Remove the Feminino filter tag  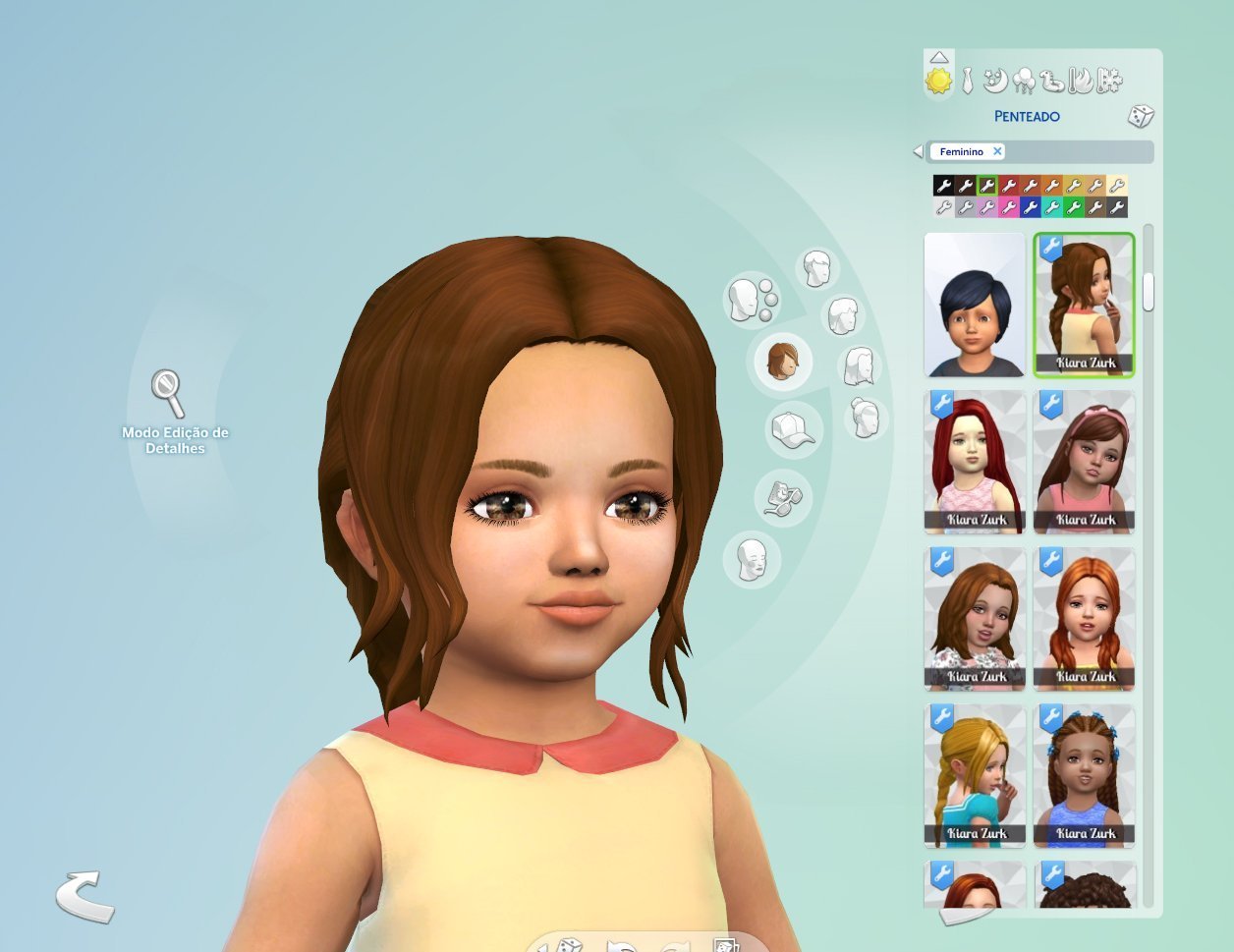[x=997, y=151]
